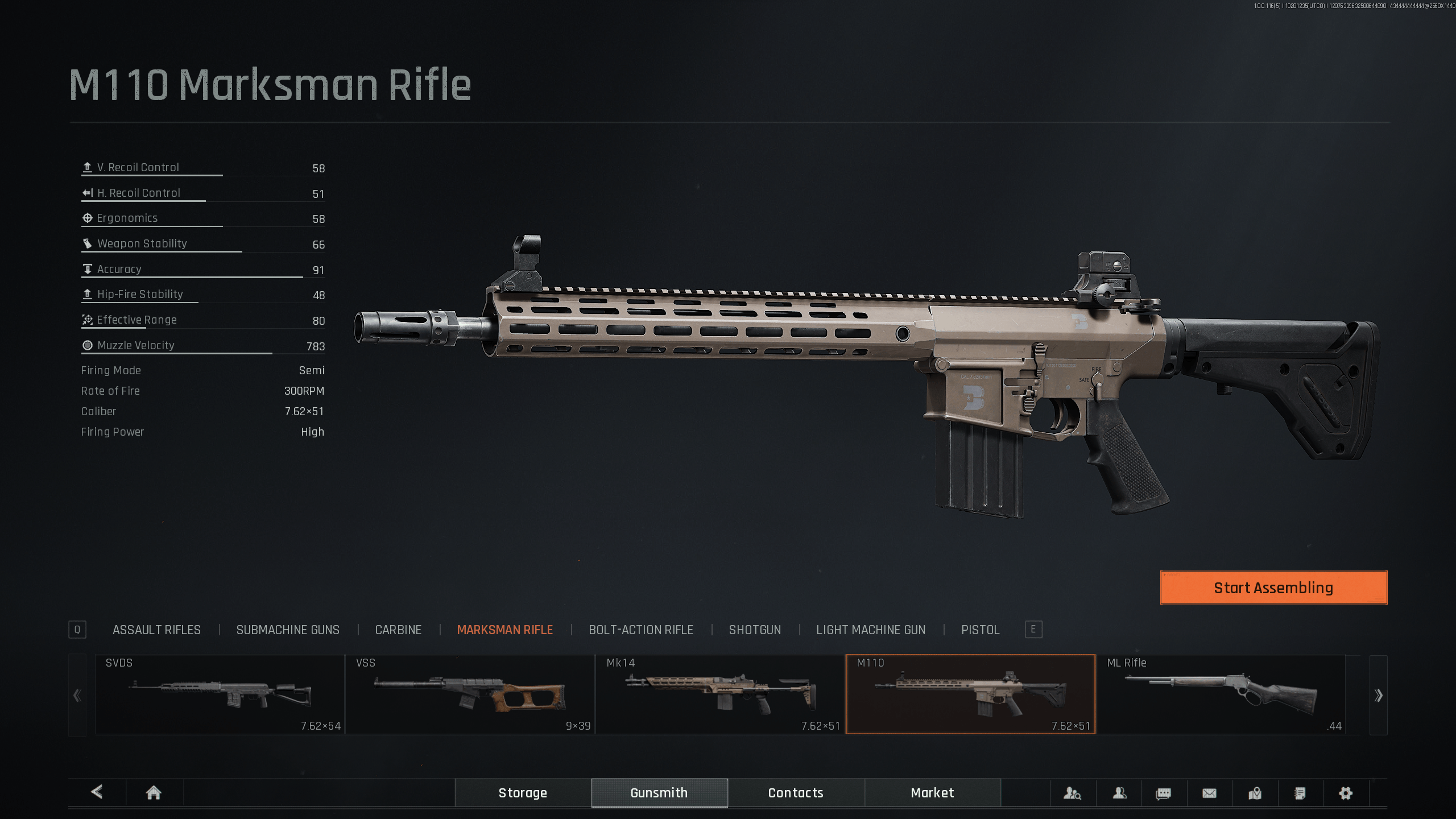Open settings with the gear icon
Image resolution: width=1456 pixels, height=819 pixels.
pyautogui.click(x=1346, y=793)
